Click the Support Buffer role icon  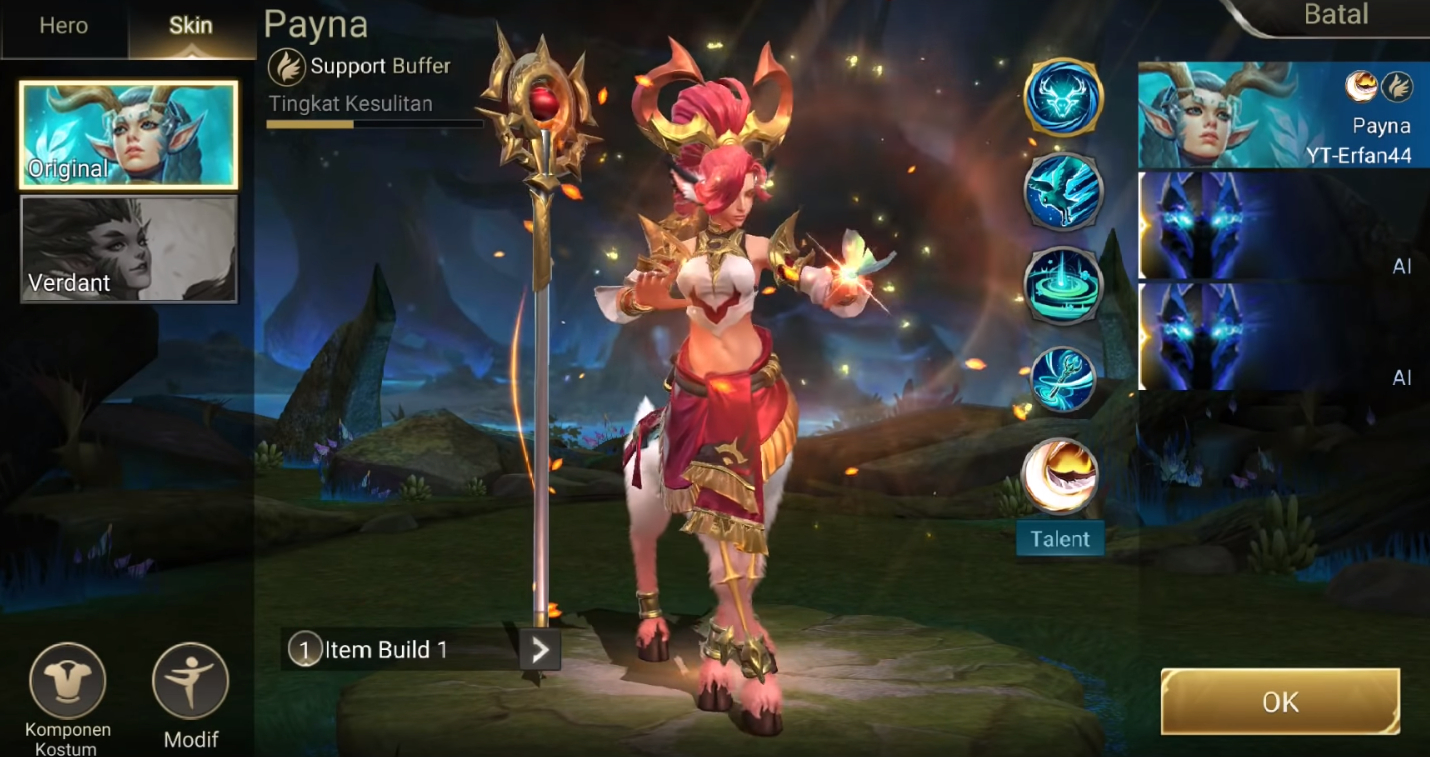(x=286, y=67)
